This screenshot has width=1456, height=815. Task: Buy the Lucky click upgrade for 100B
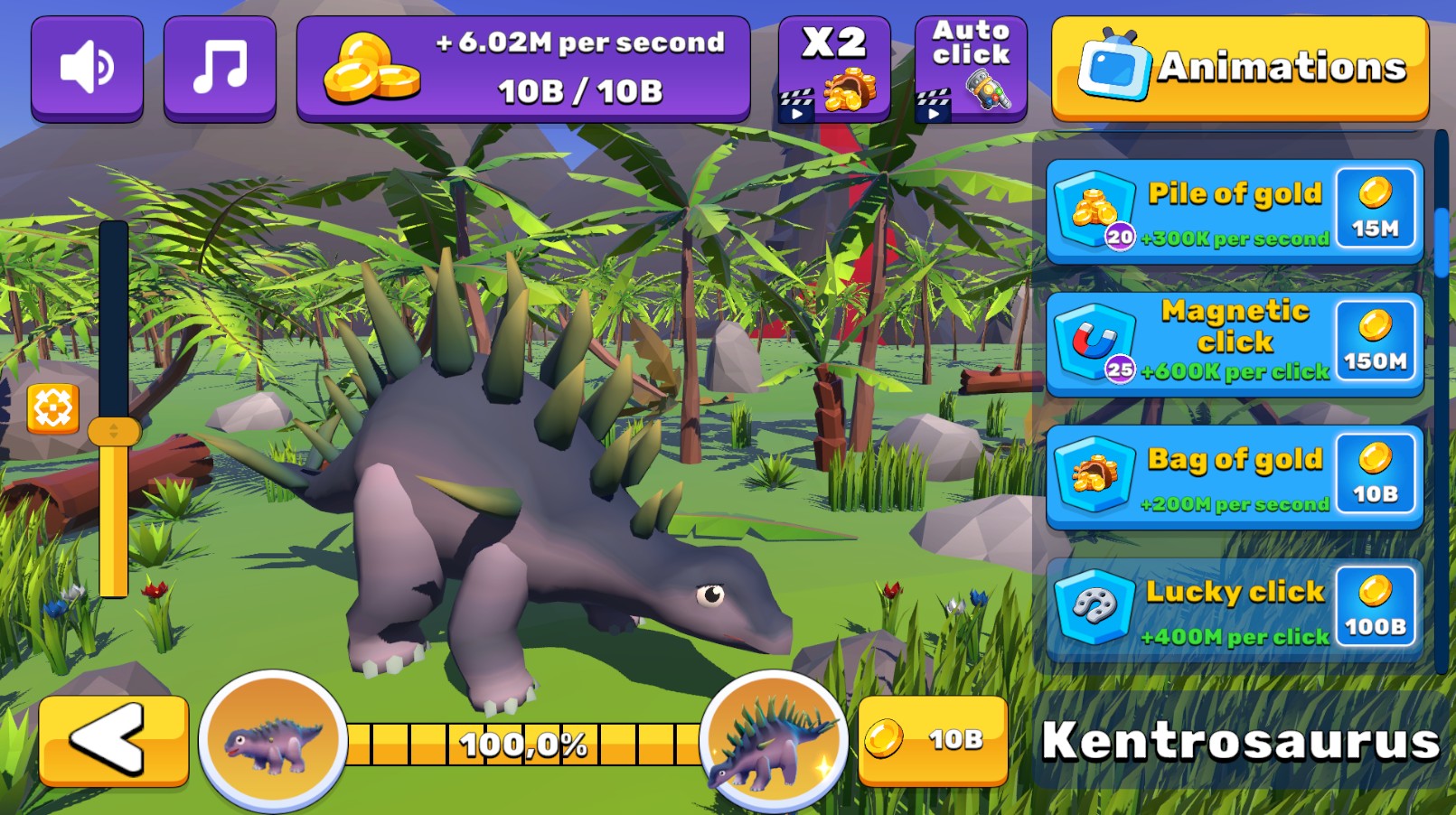click(x=1377, y=607)
